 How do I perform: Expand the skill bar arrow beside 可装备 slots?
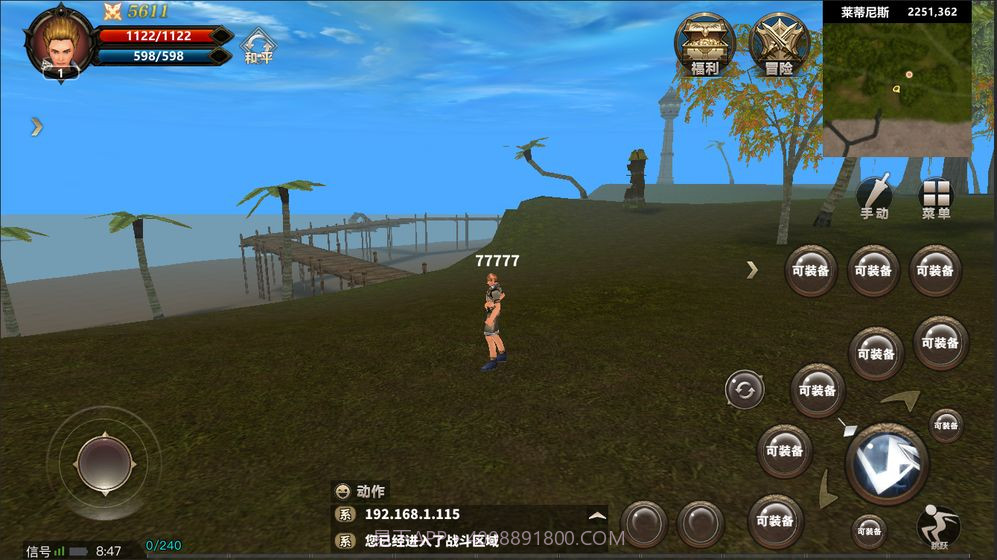click(x=752, y=269)
